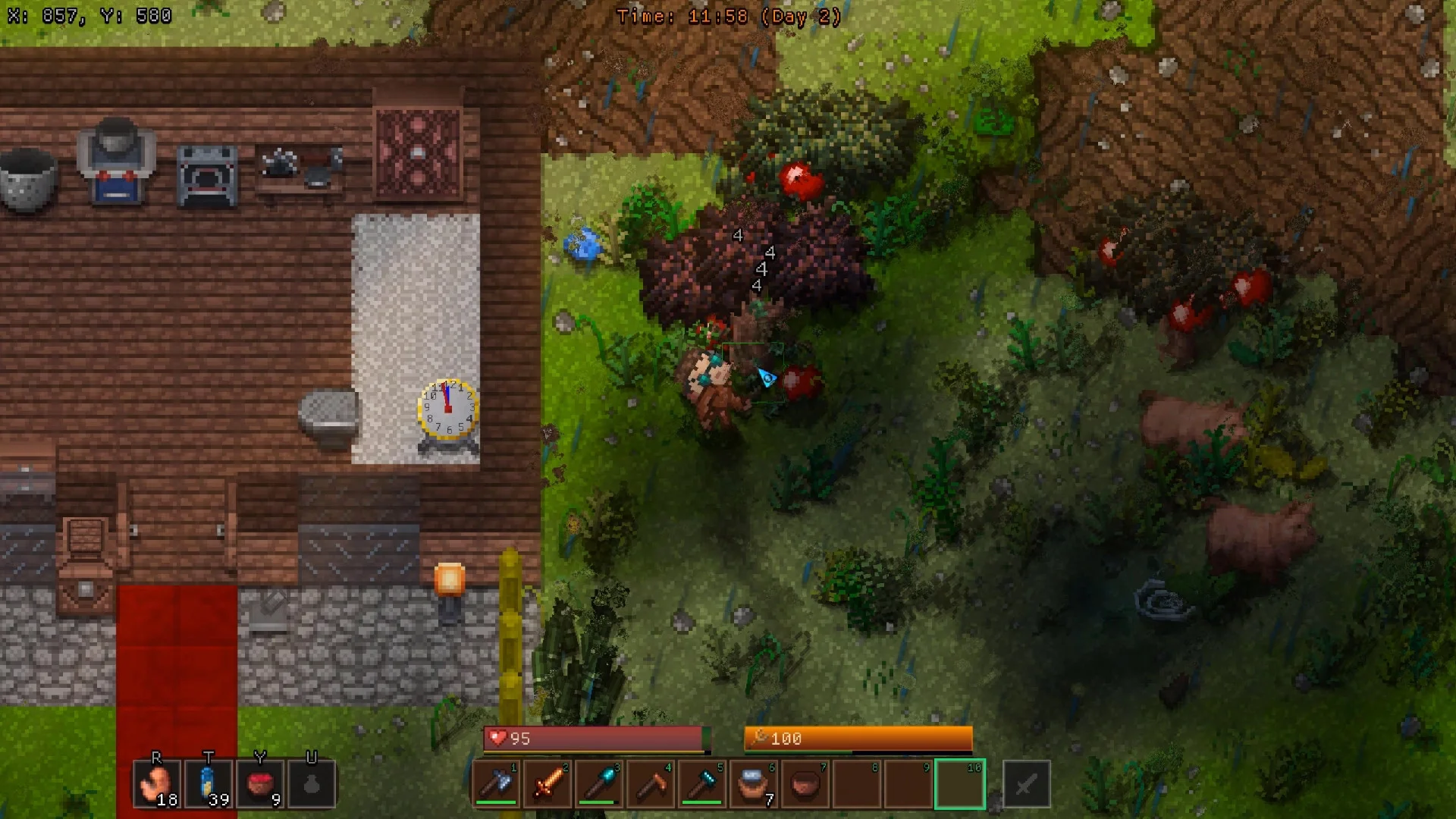Click the grey sword slot beside hotbar

click(1026, 784)
